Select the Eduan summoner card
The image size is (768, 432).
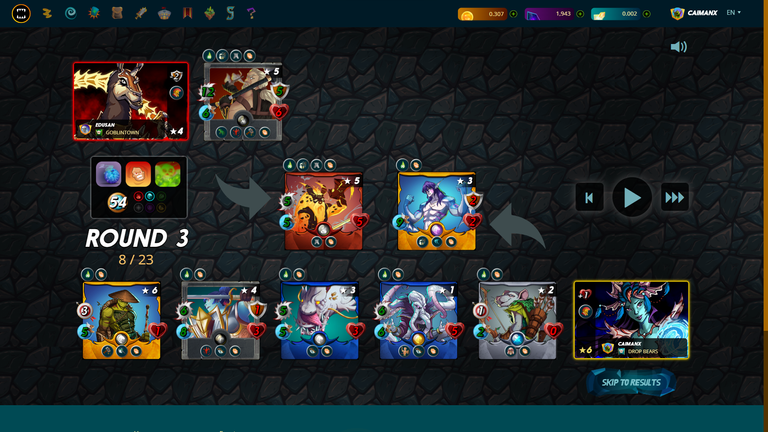coord(130,101)
